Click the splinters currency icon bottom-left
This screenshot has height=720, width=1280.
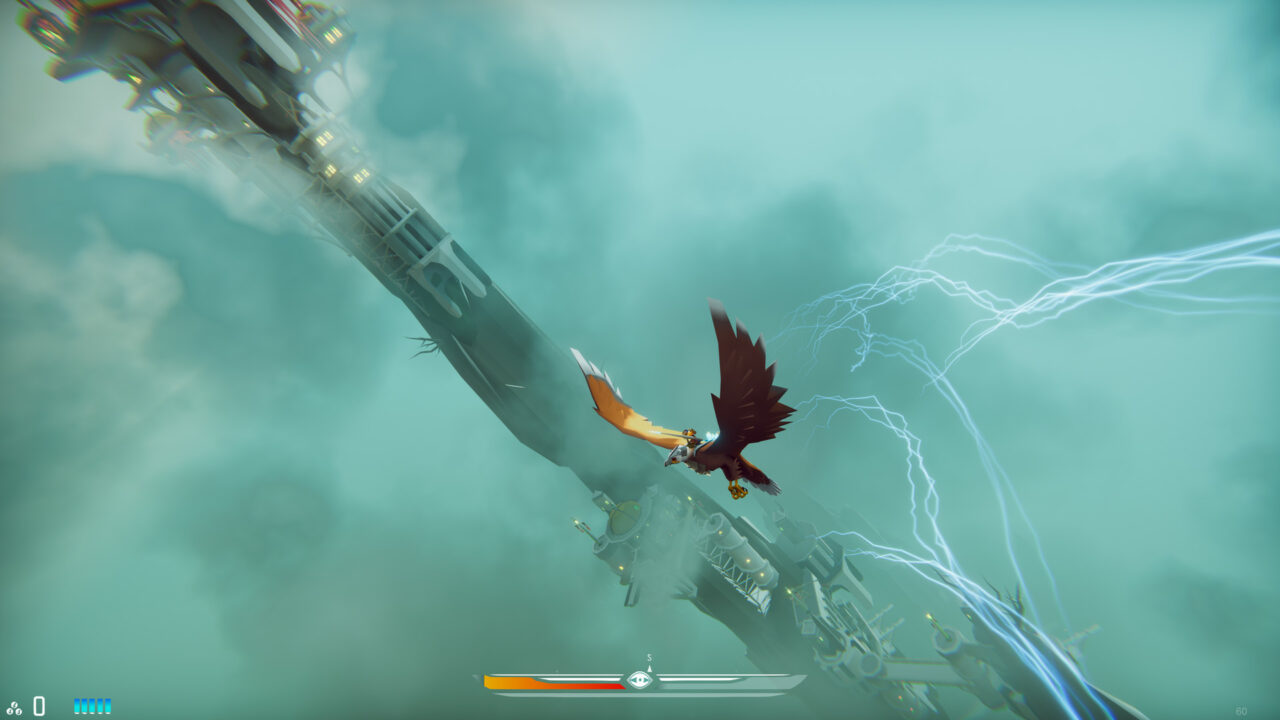(14, 707)
